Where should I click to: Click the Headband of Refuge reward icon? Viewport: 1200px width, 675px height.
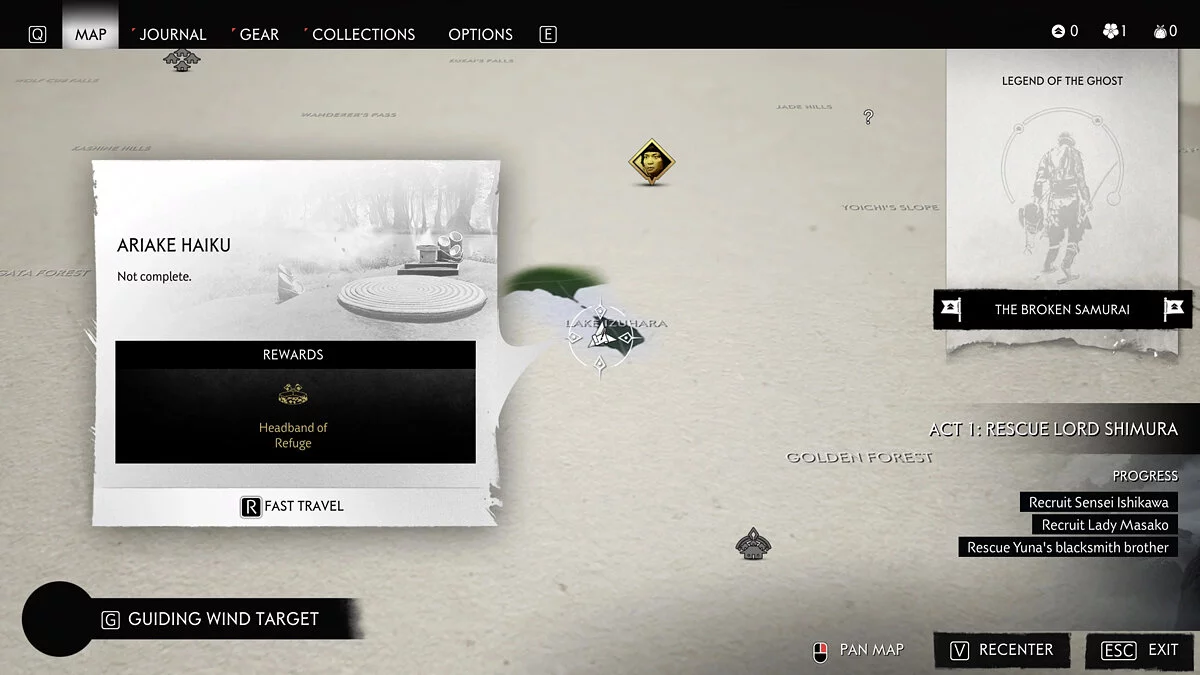(x=293, y=394)
